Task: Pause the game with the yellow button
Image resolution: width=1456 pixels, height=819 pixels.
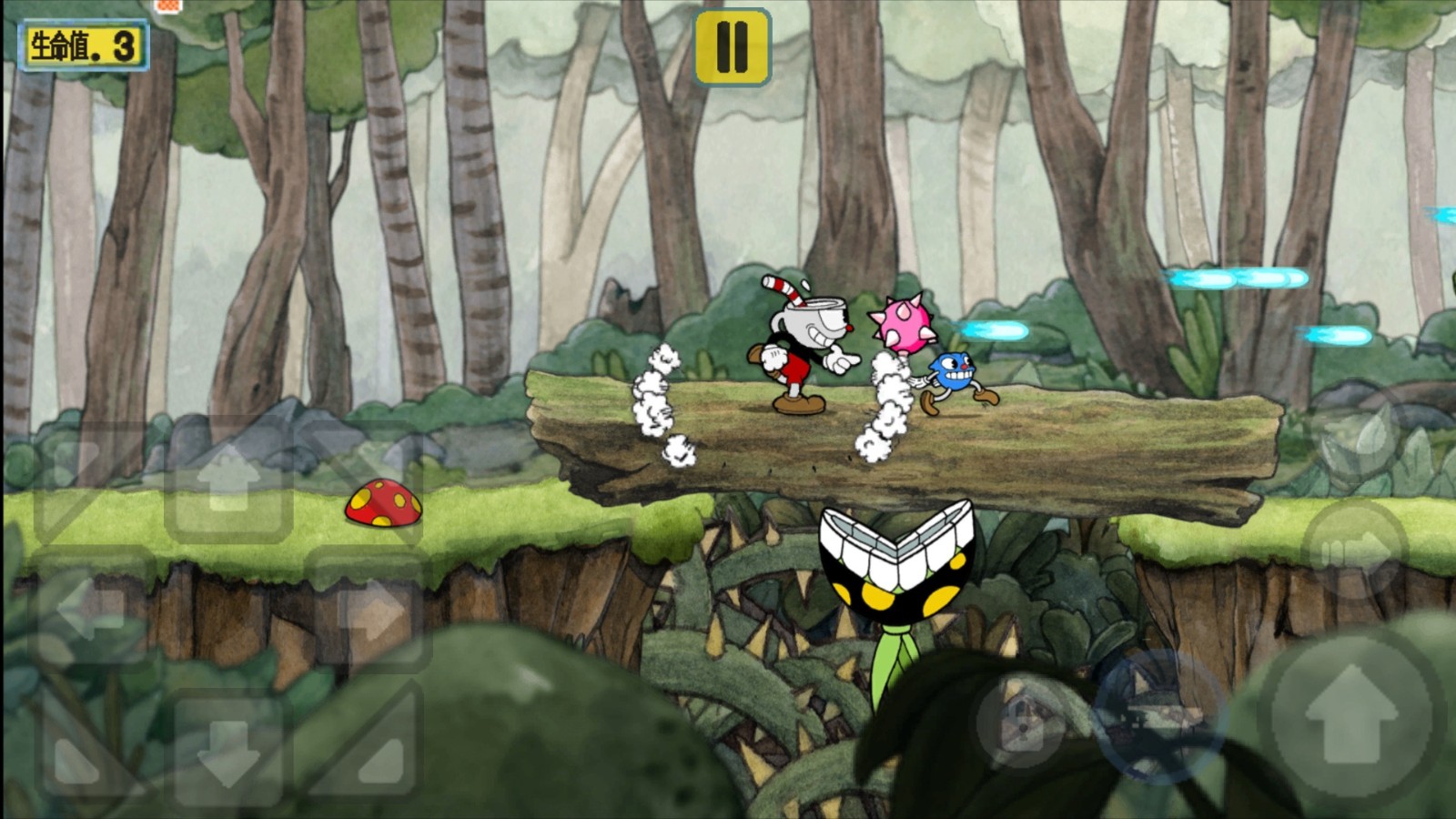Action: click(x=733, y=47)
